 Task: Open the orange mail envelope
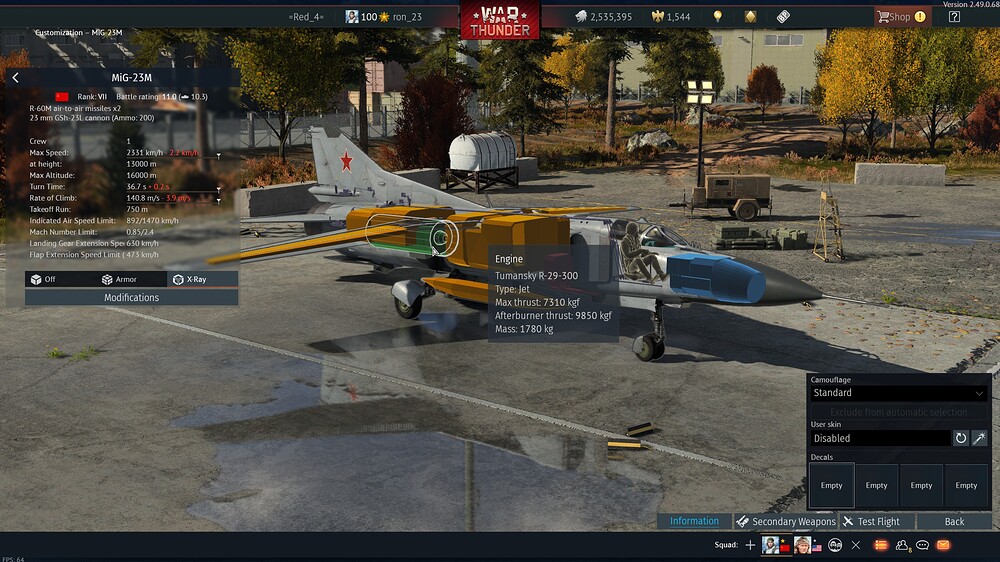943,545
